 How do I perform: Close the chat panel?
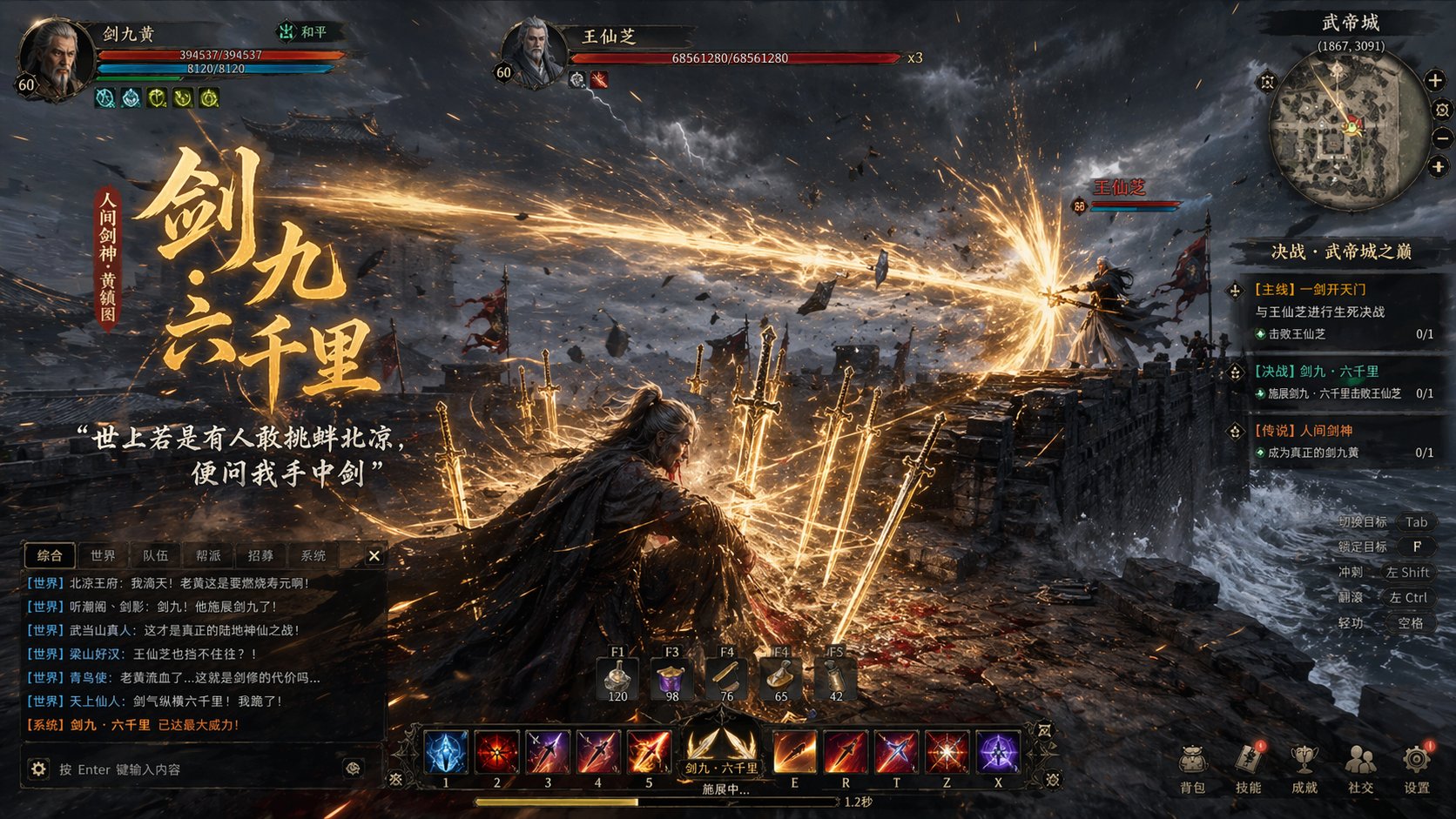(x=374, y=555)
